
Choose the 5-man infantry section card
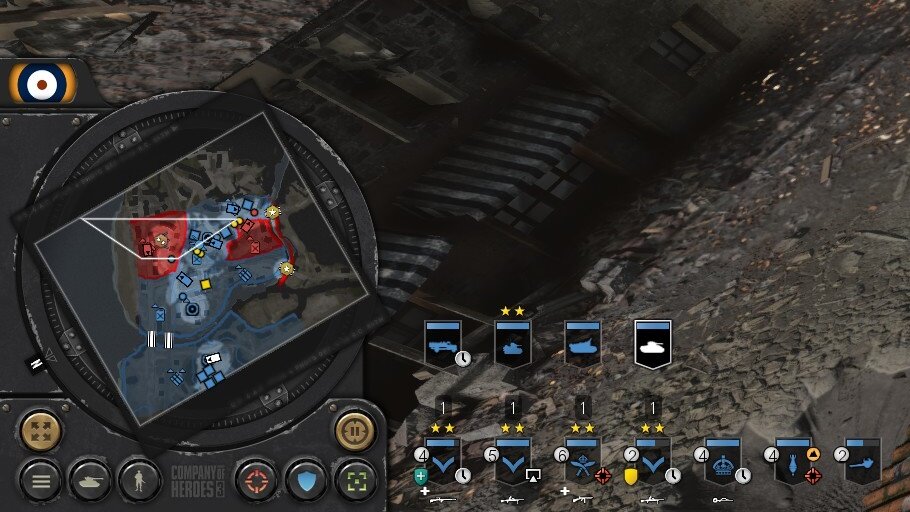(x=512, y=460)
